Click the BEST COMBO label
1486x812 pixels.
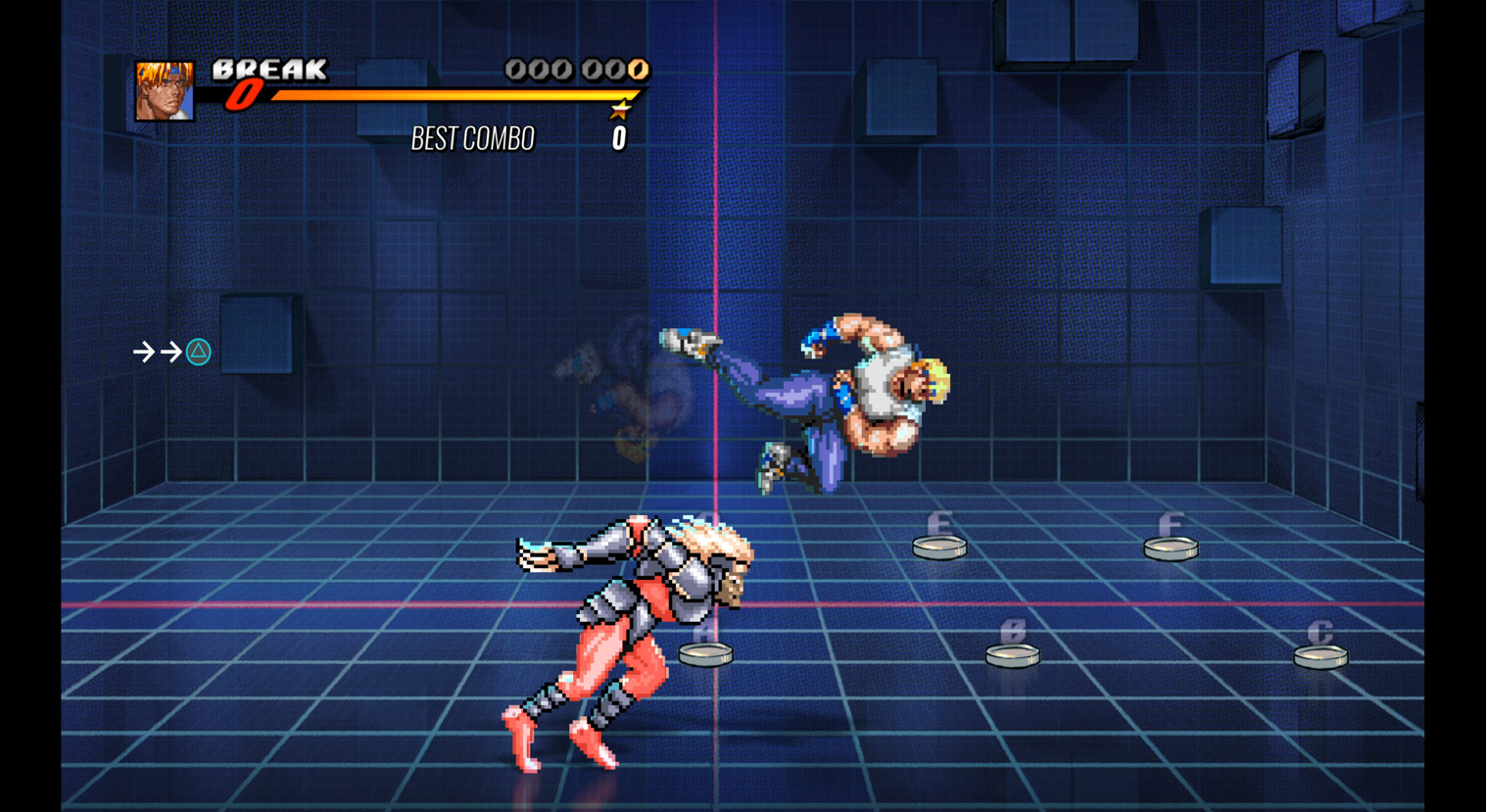pos(474,139)
